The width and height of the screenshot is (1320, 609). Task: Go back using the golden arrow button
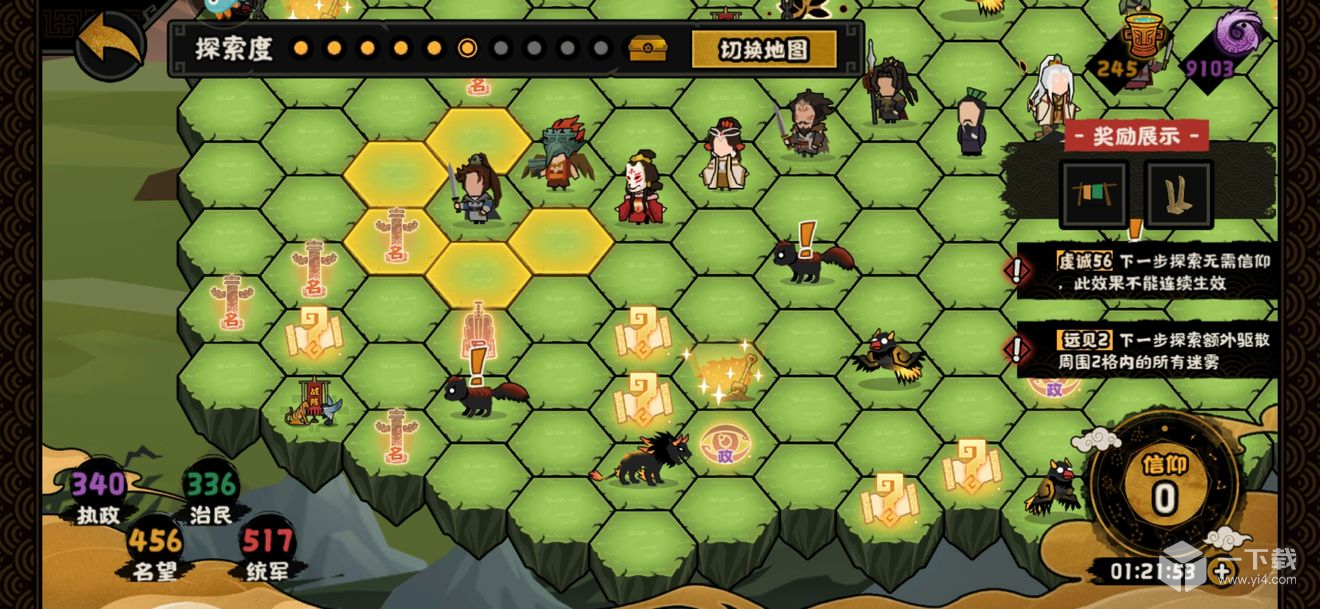pyautogui.click(x=109, y=42)
